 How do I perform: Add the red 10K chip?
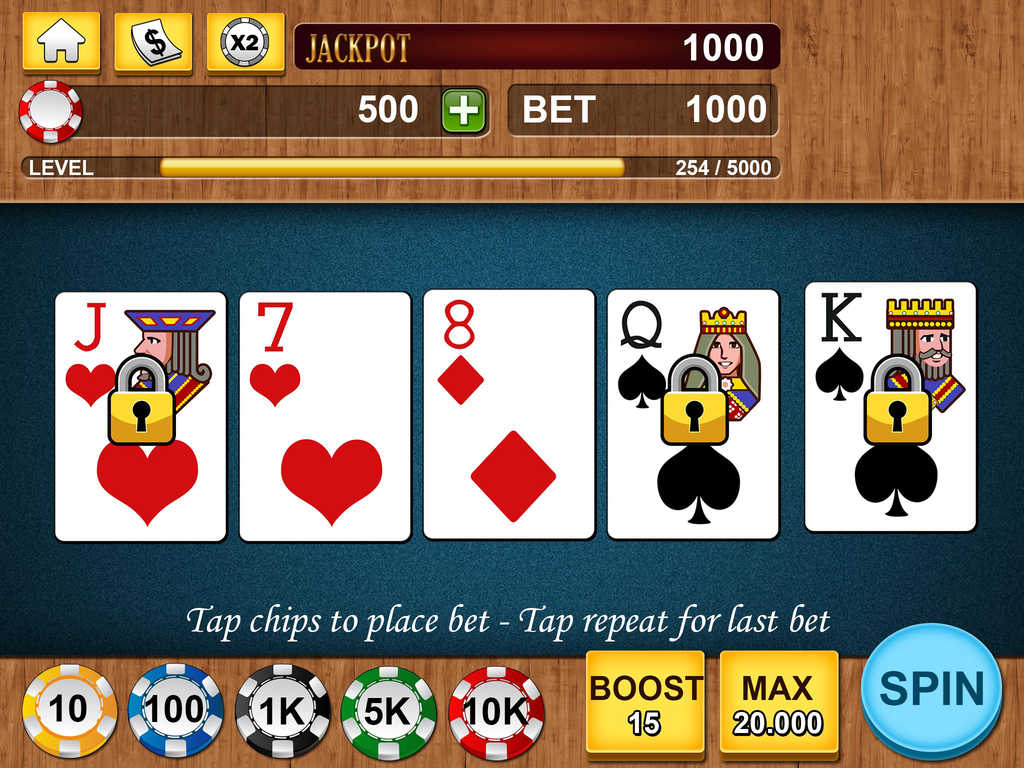pos(496,710)
